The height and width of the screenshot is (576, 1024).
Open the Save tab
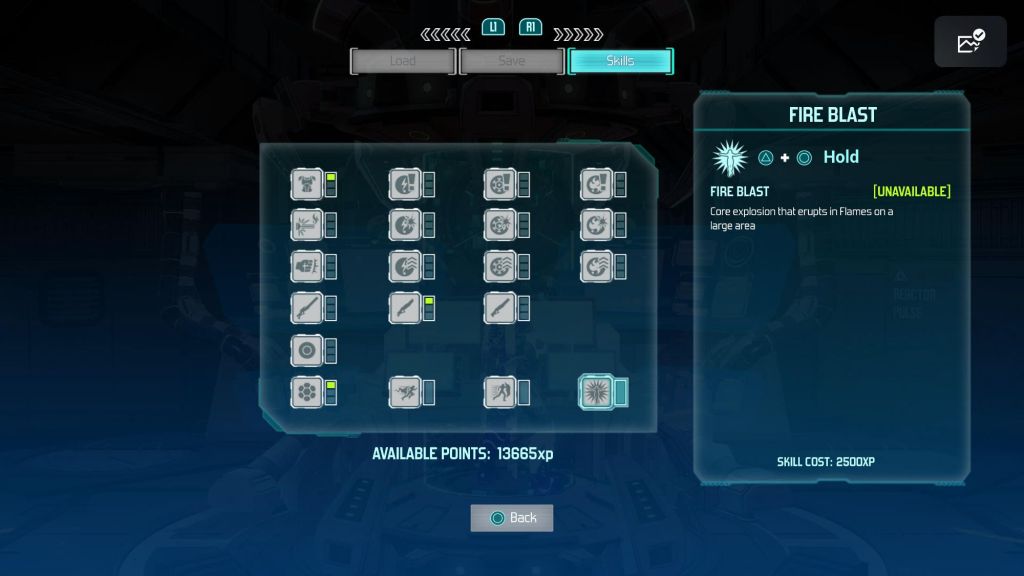pos(511,61)
